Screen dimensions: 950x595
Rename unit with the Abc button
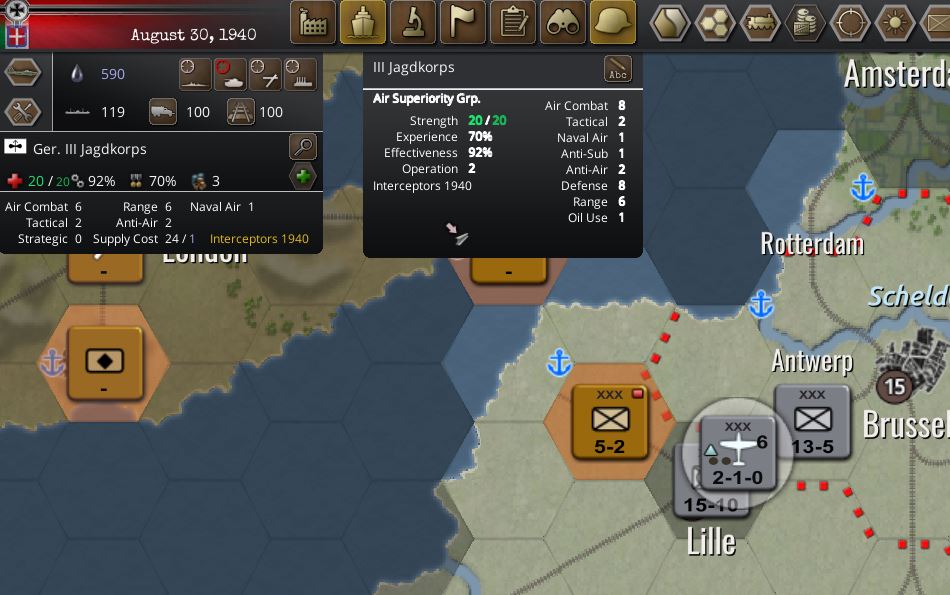pyautogui.click(x=618, y=69)
